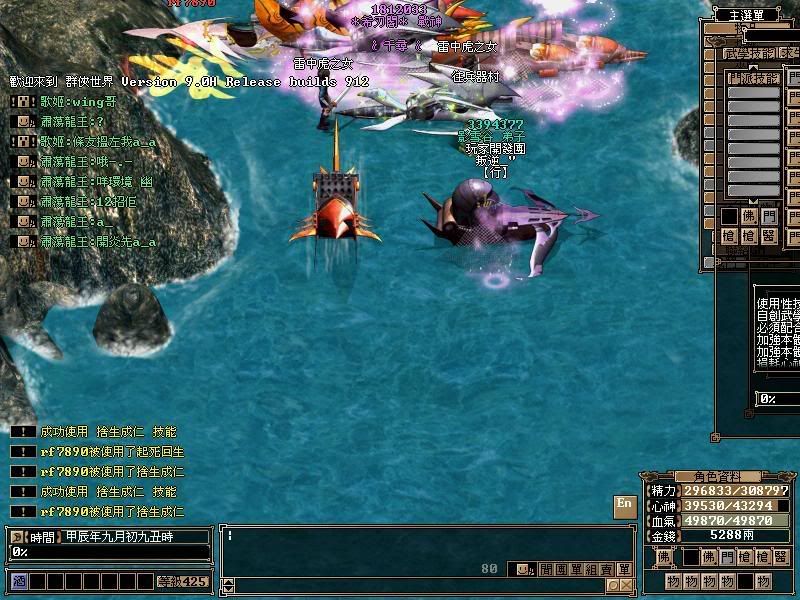The height and width of the screenshot is (600, 800).
Task: Click the 角色資料 character info header
Action: click(x=709, y=476)
